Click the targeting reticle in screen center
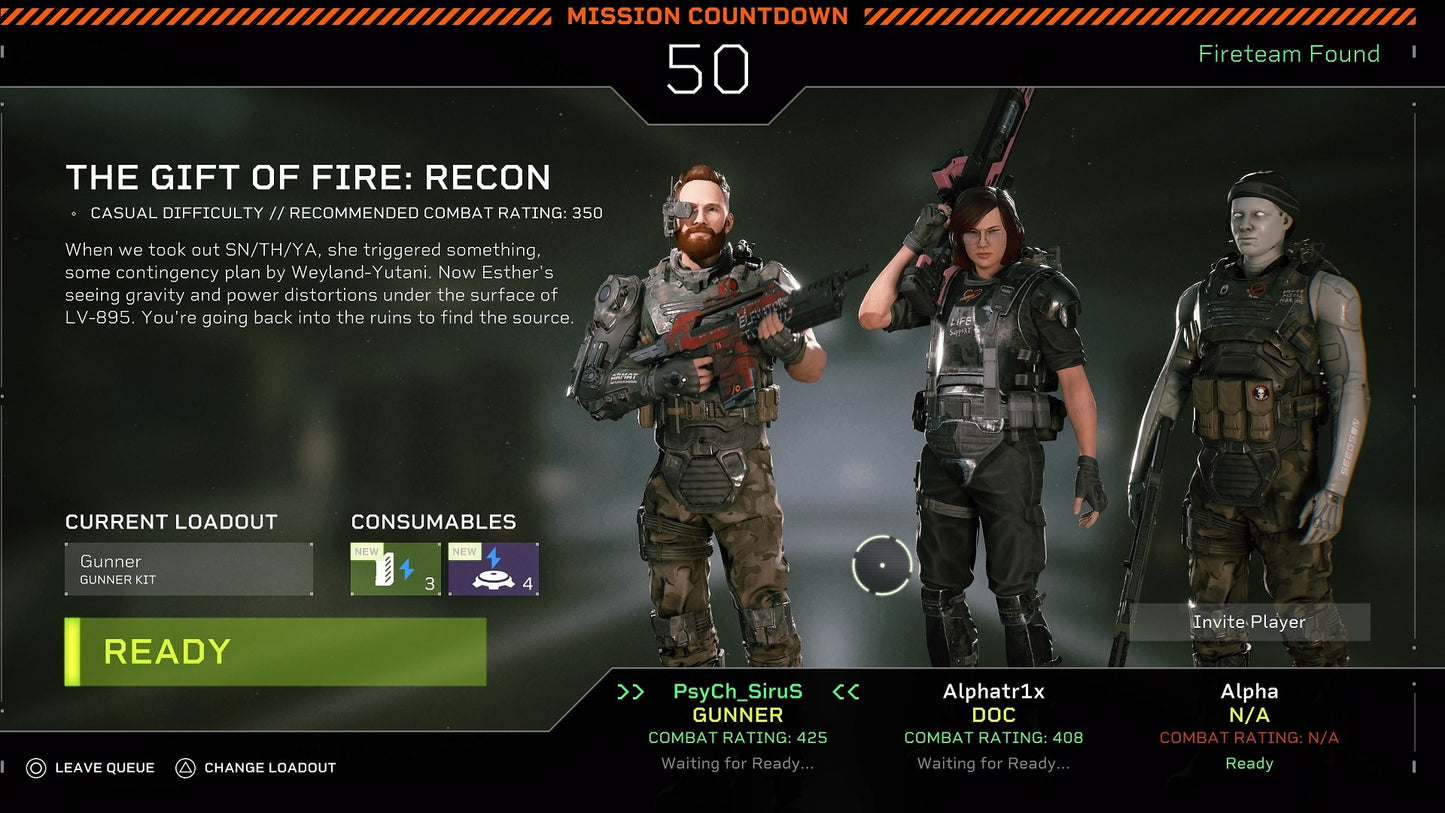The width and height of the screenshot is (1445, 813). coord(884,565)
